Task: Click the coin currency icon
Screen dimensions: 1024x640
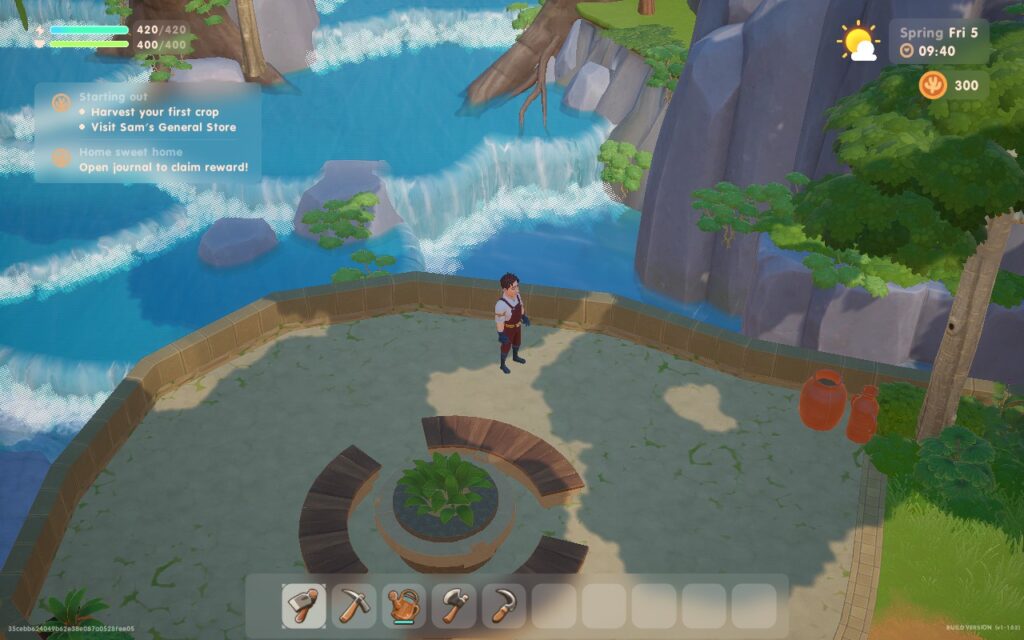Action: [933, 86]
